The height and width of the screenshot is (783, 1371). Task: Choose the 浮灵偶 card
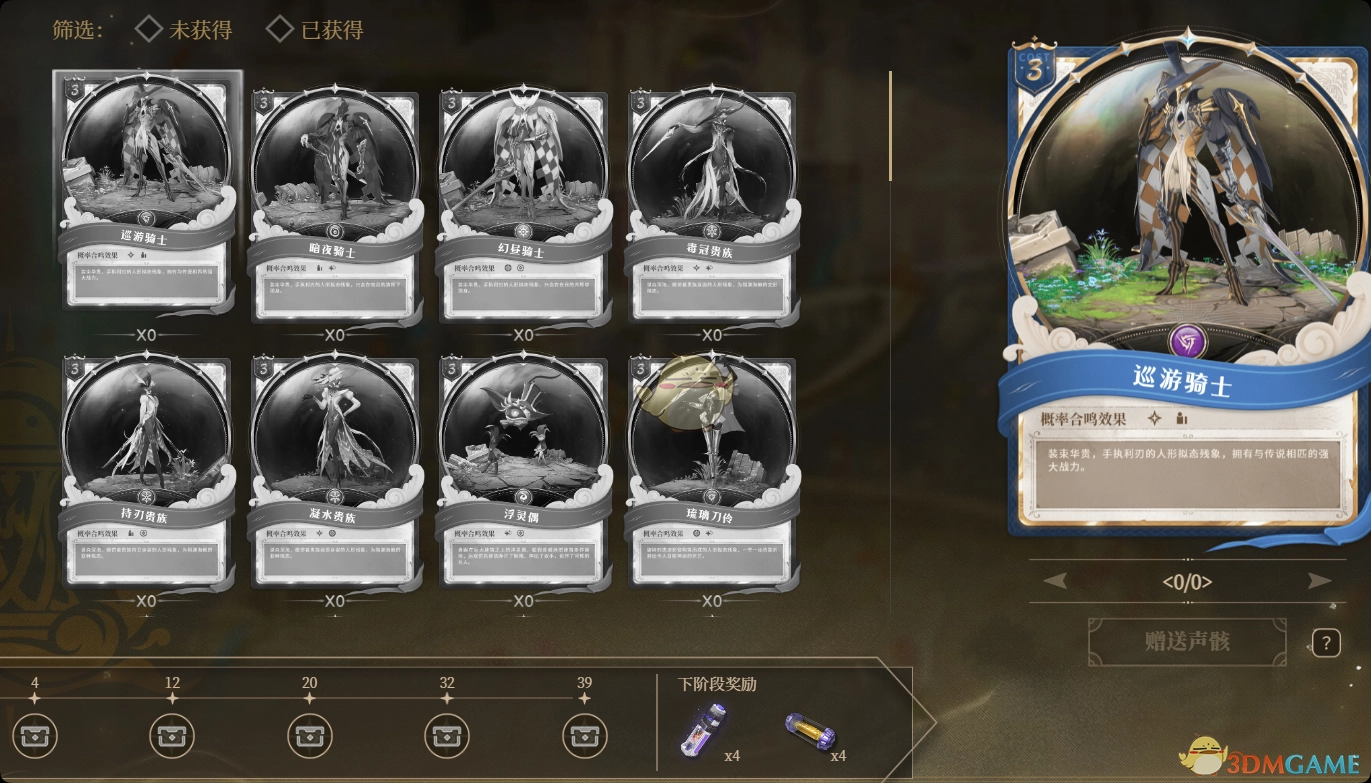pyautogui.click(x=523, y=468)
